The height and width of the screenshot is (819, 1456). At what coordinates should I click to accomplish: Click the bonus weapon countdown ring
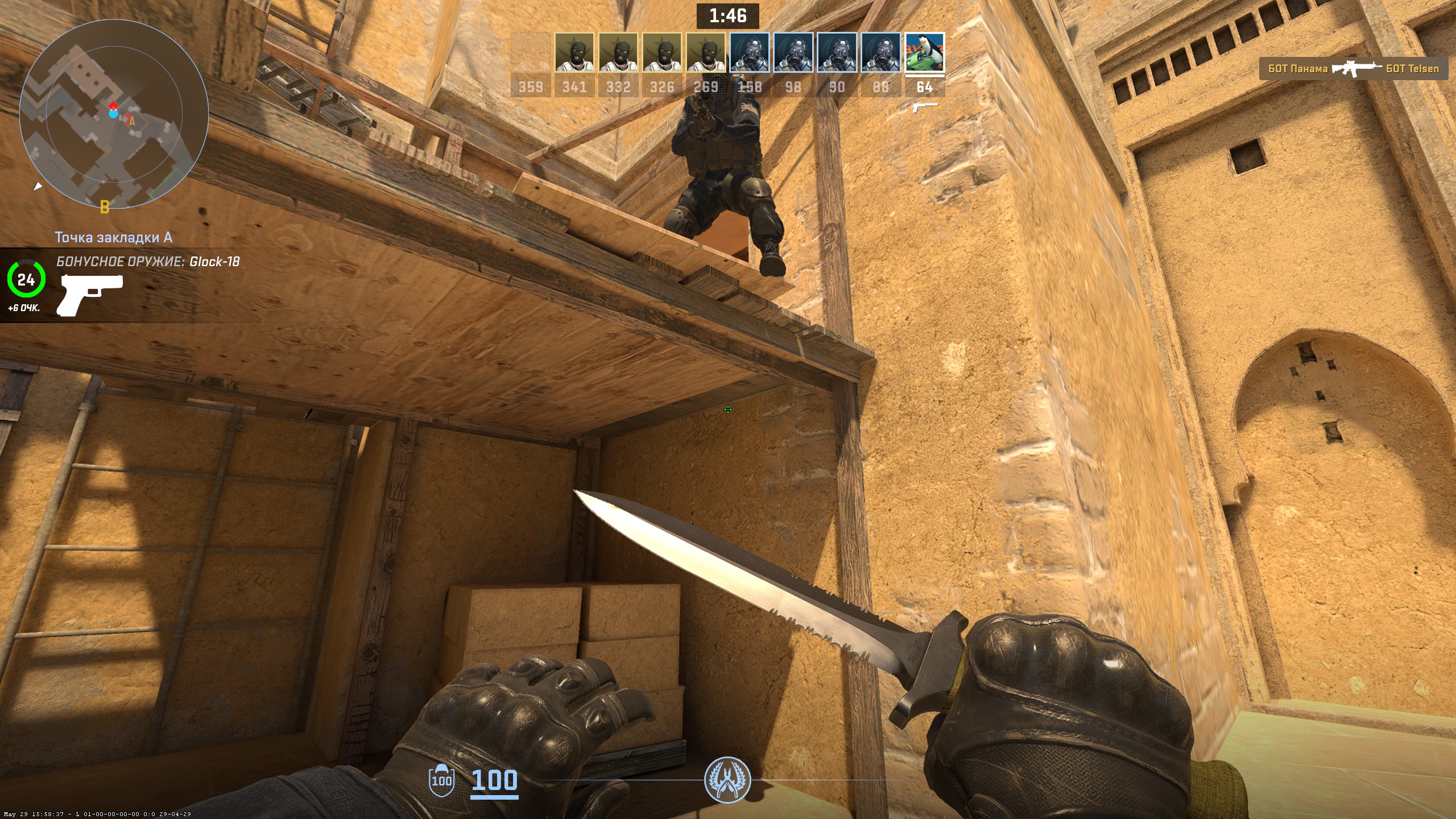click(26, 279)
